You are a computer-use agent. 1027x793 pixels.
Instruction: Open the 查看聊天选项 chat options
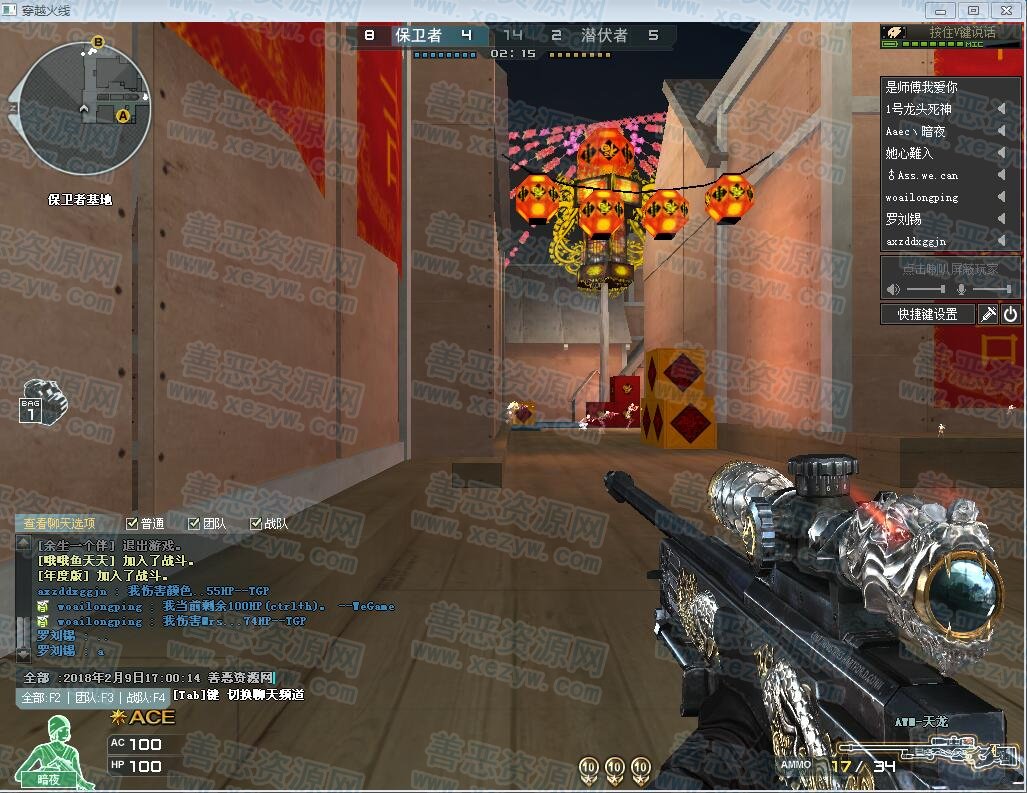[60, 523]
